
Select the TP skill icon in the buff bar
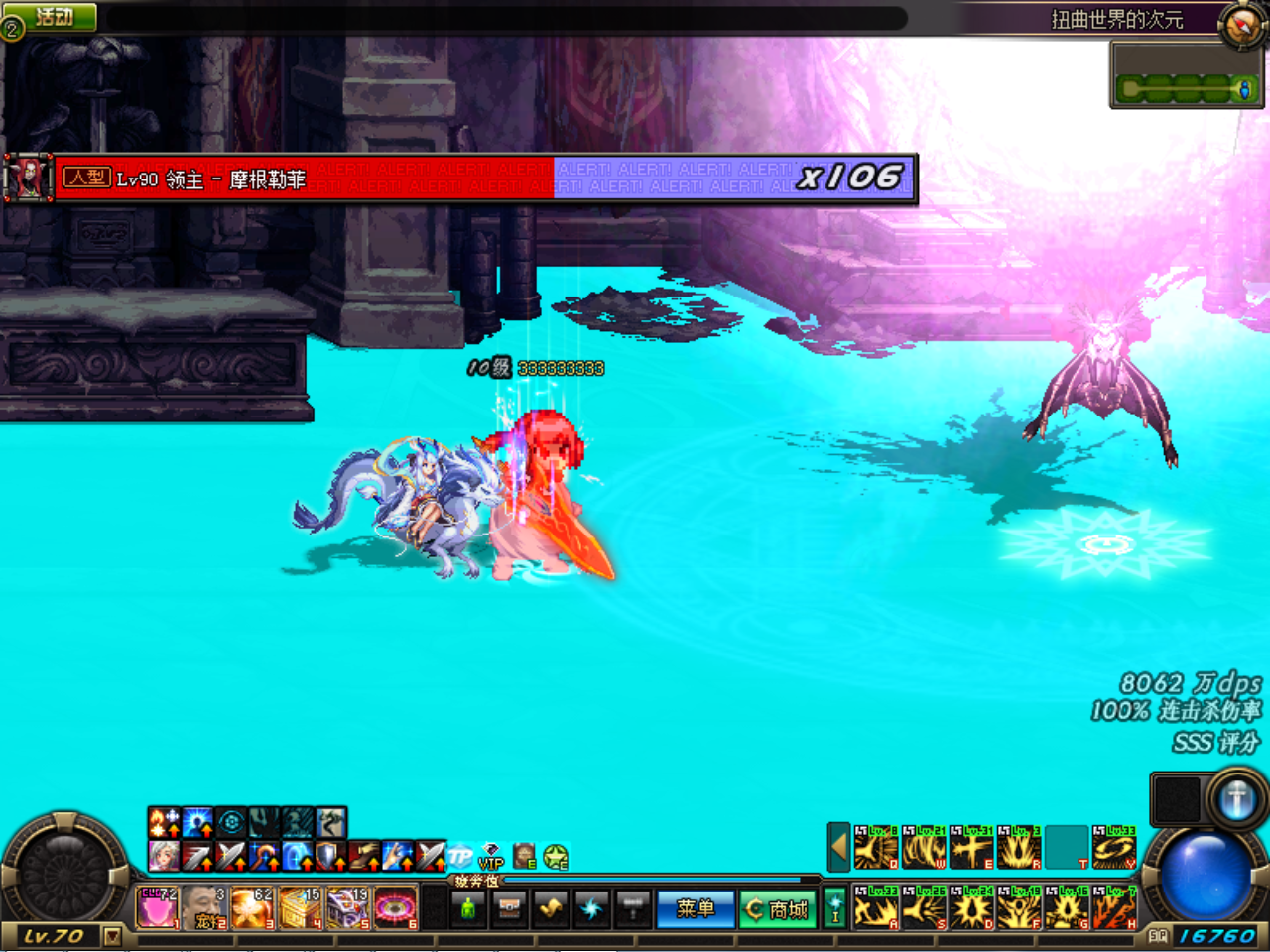459,854
